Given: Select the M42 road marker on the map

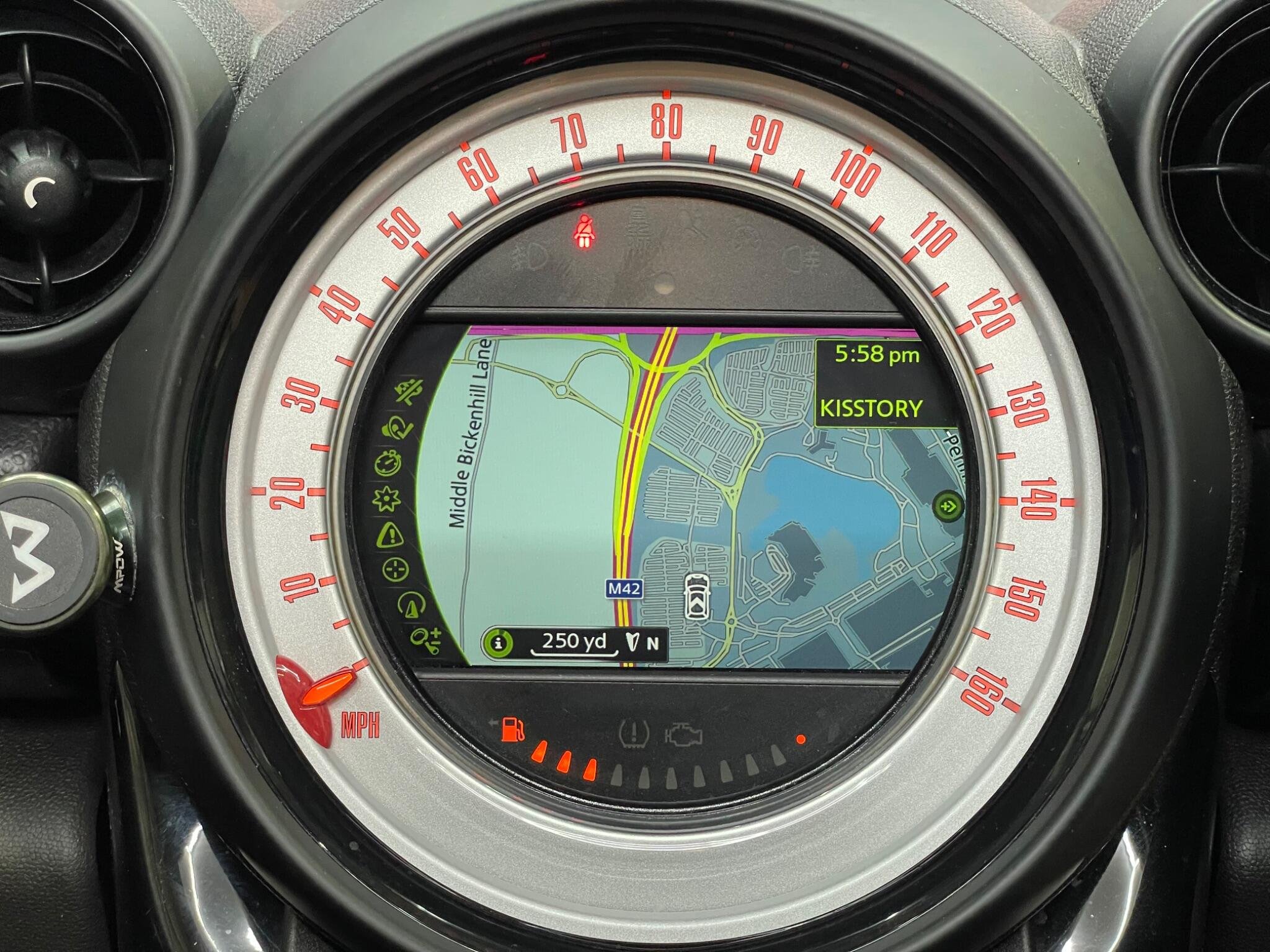Looking at the screenshot, I should click(624, 589).
